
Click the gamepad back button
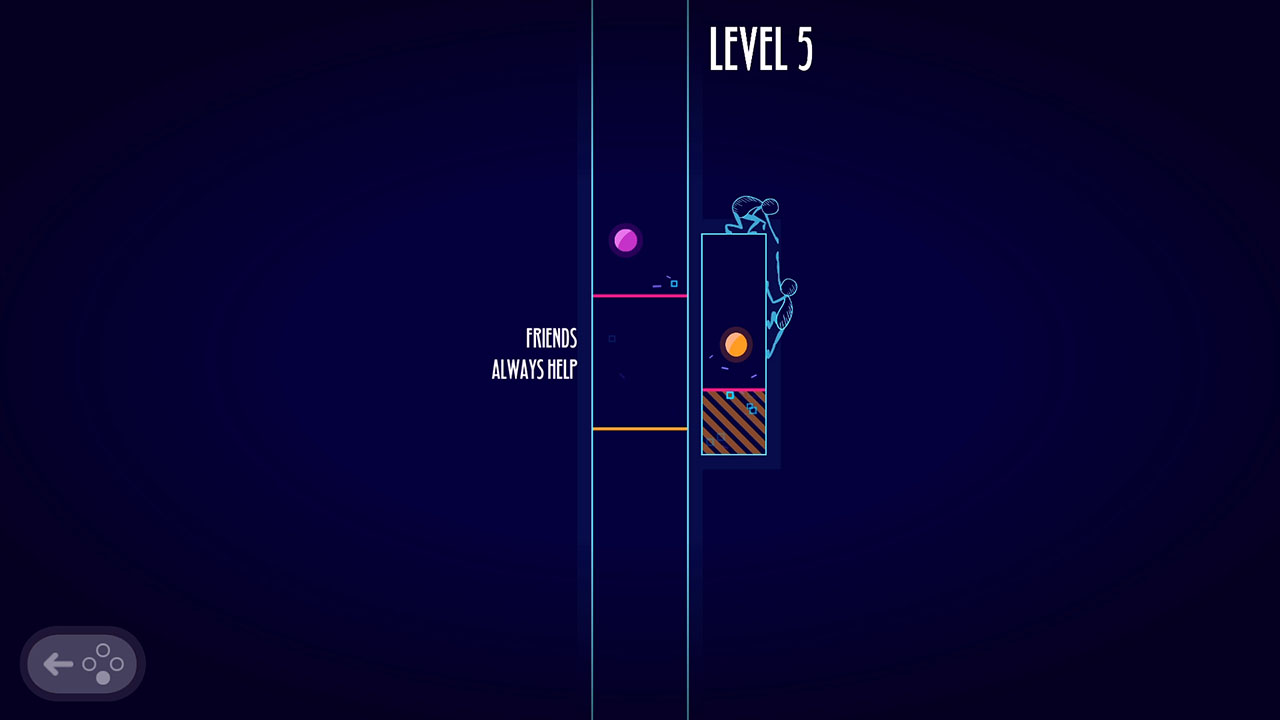(x=82, y=663)
